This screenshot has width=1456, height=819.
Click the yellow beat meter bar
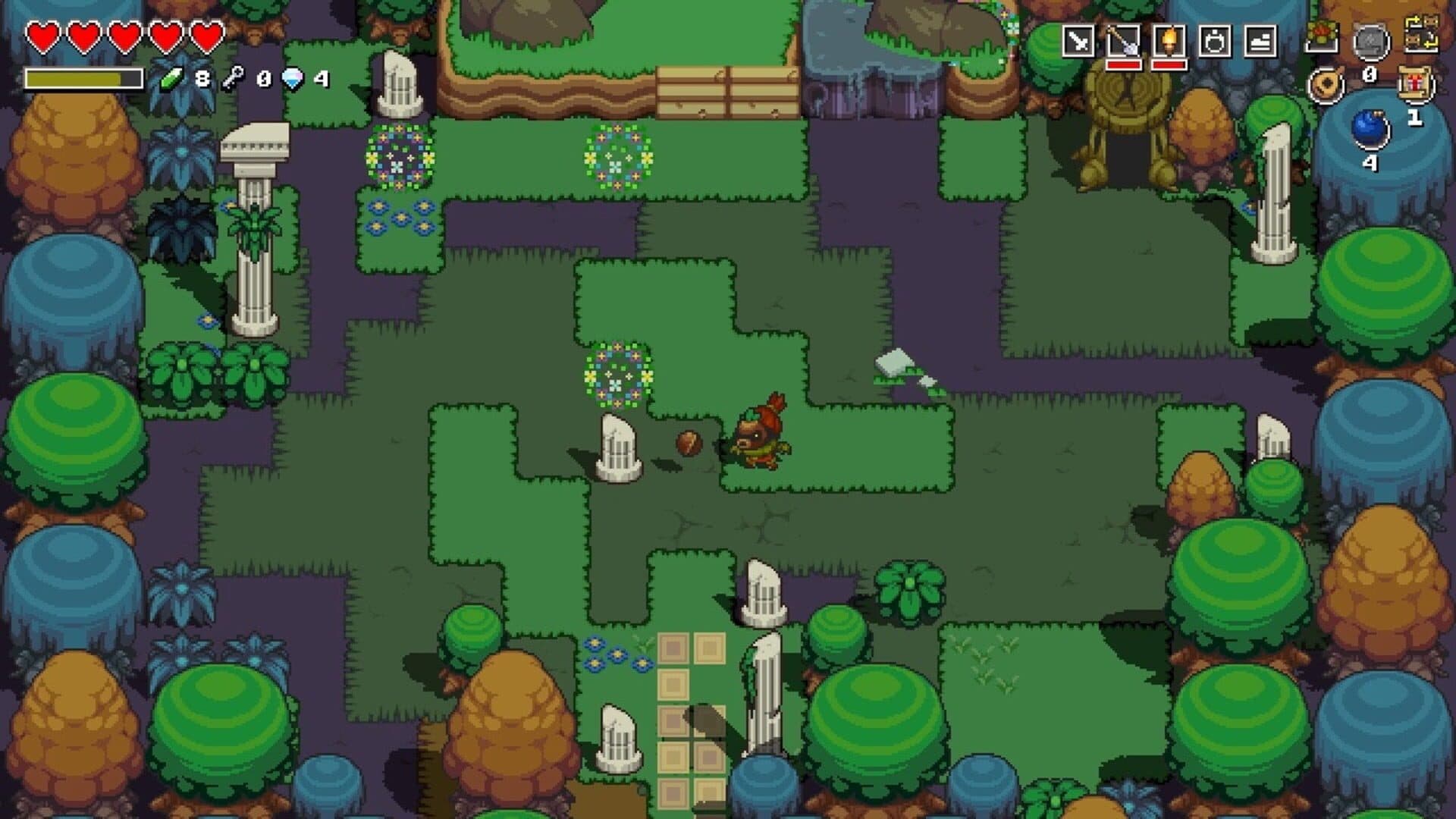83,77
